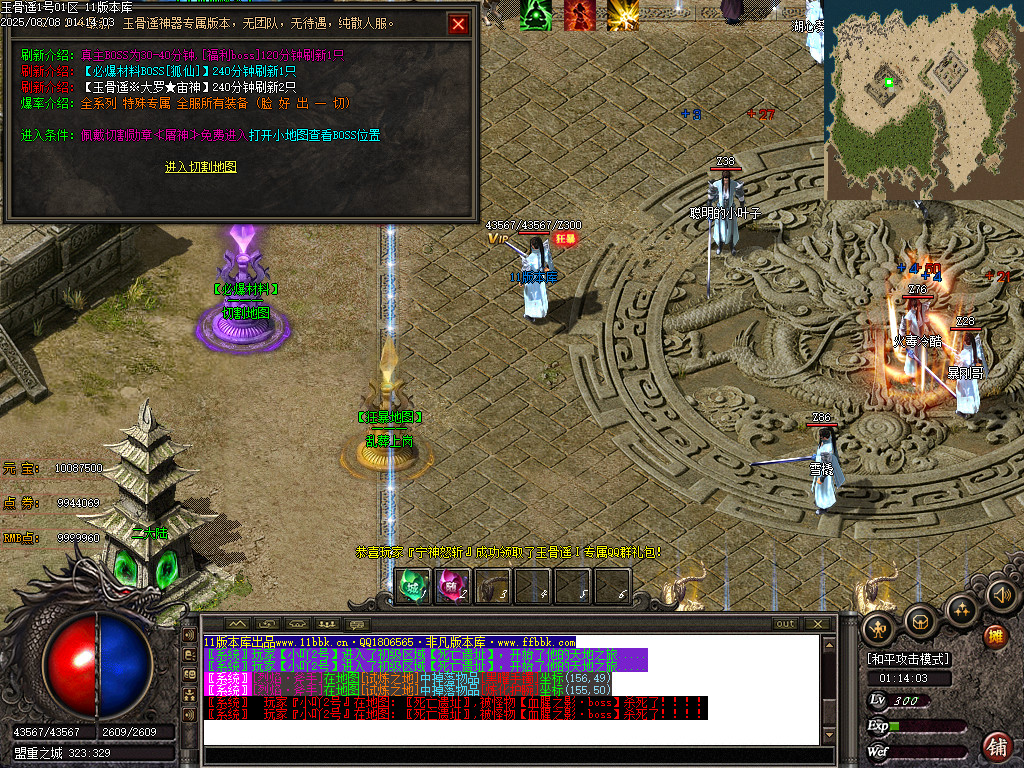Click the mountain-shaped chat channel button
This screenshot has height=768, width=1024.
coord(237,624)
